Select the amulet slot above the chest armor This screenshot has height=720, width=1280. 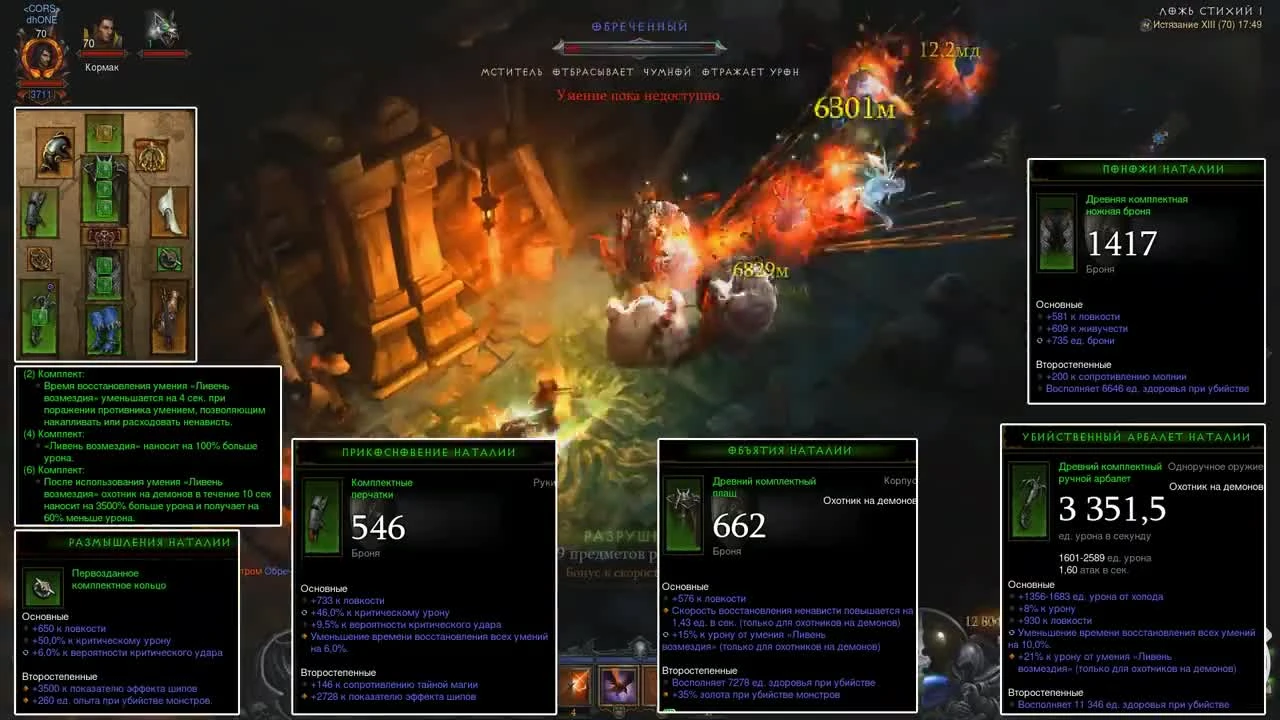152,155
